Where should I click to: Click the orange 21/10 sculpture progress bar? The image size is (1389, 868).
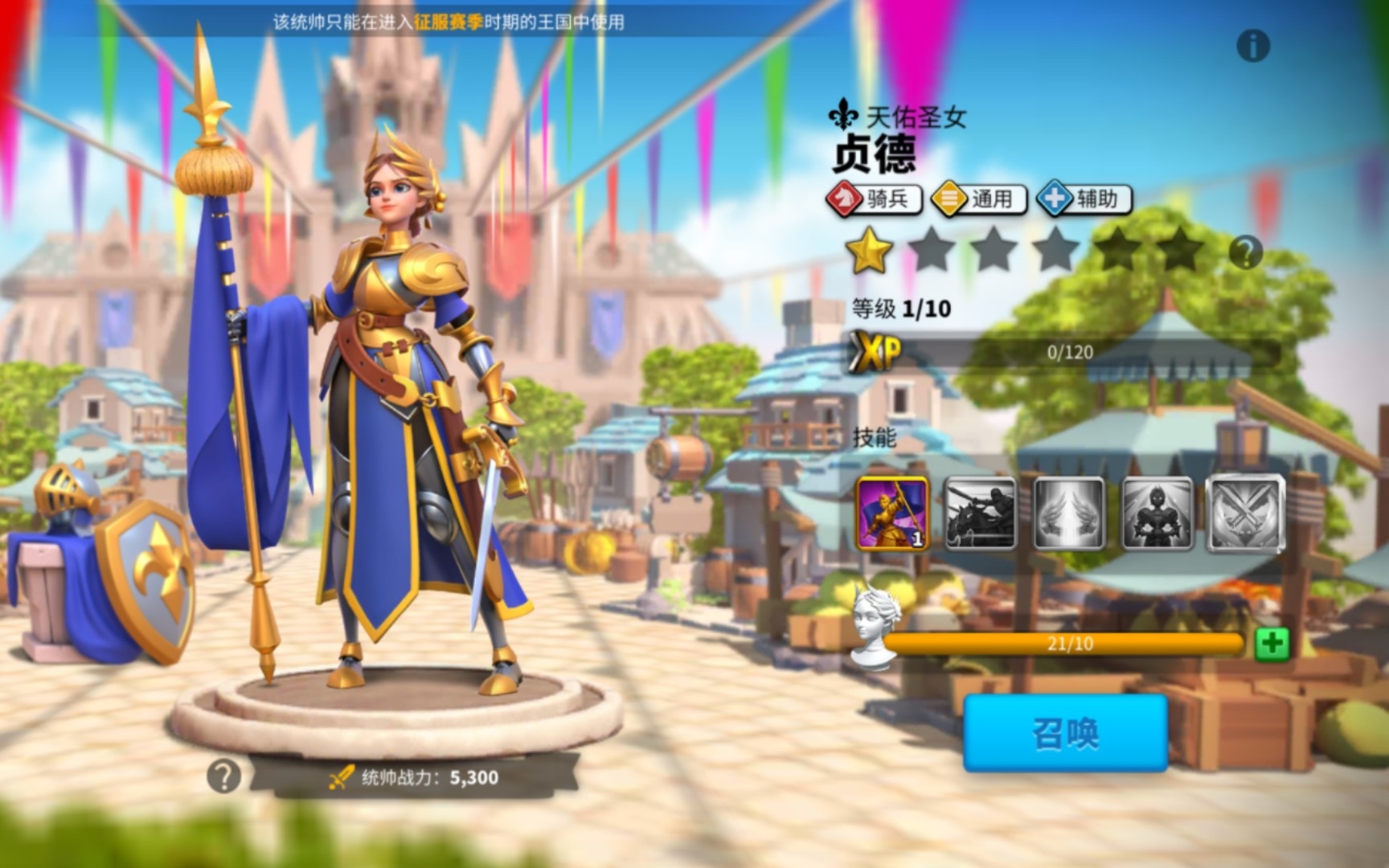click(x=1069, y=643)
